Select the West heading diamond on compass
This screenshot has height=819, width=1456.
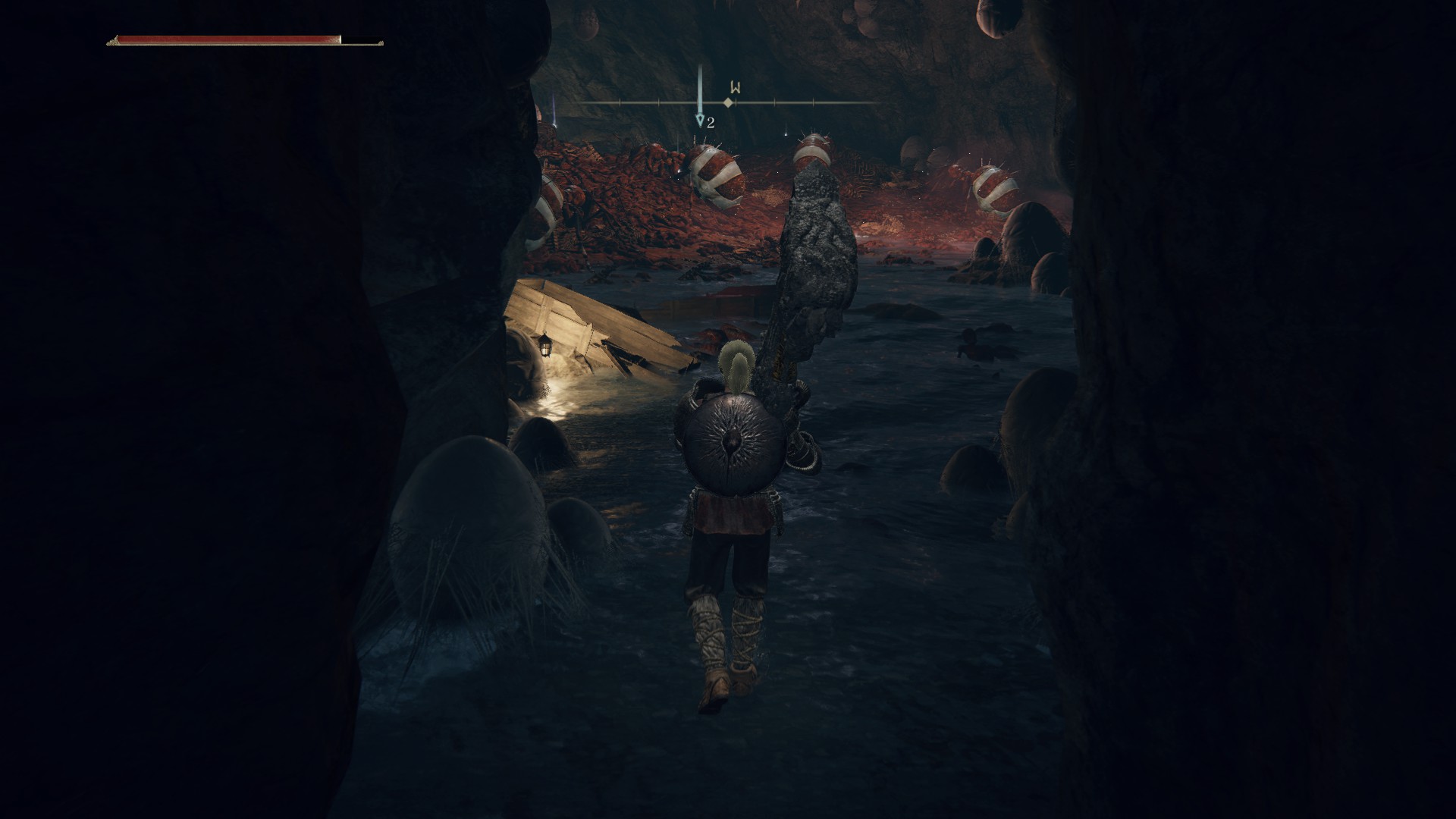(x=728, y=102)
